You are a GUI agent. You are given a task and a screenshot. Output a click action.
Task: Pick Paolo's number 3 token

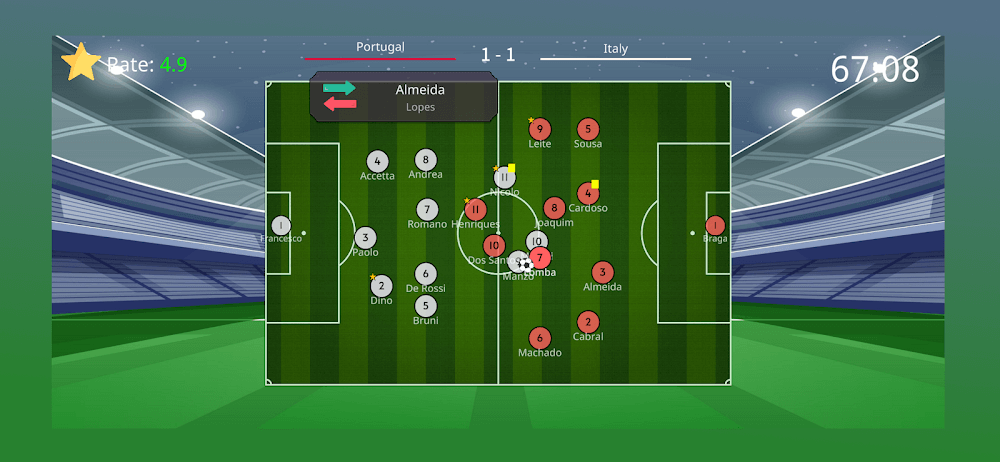click(x=365, y=238)
